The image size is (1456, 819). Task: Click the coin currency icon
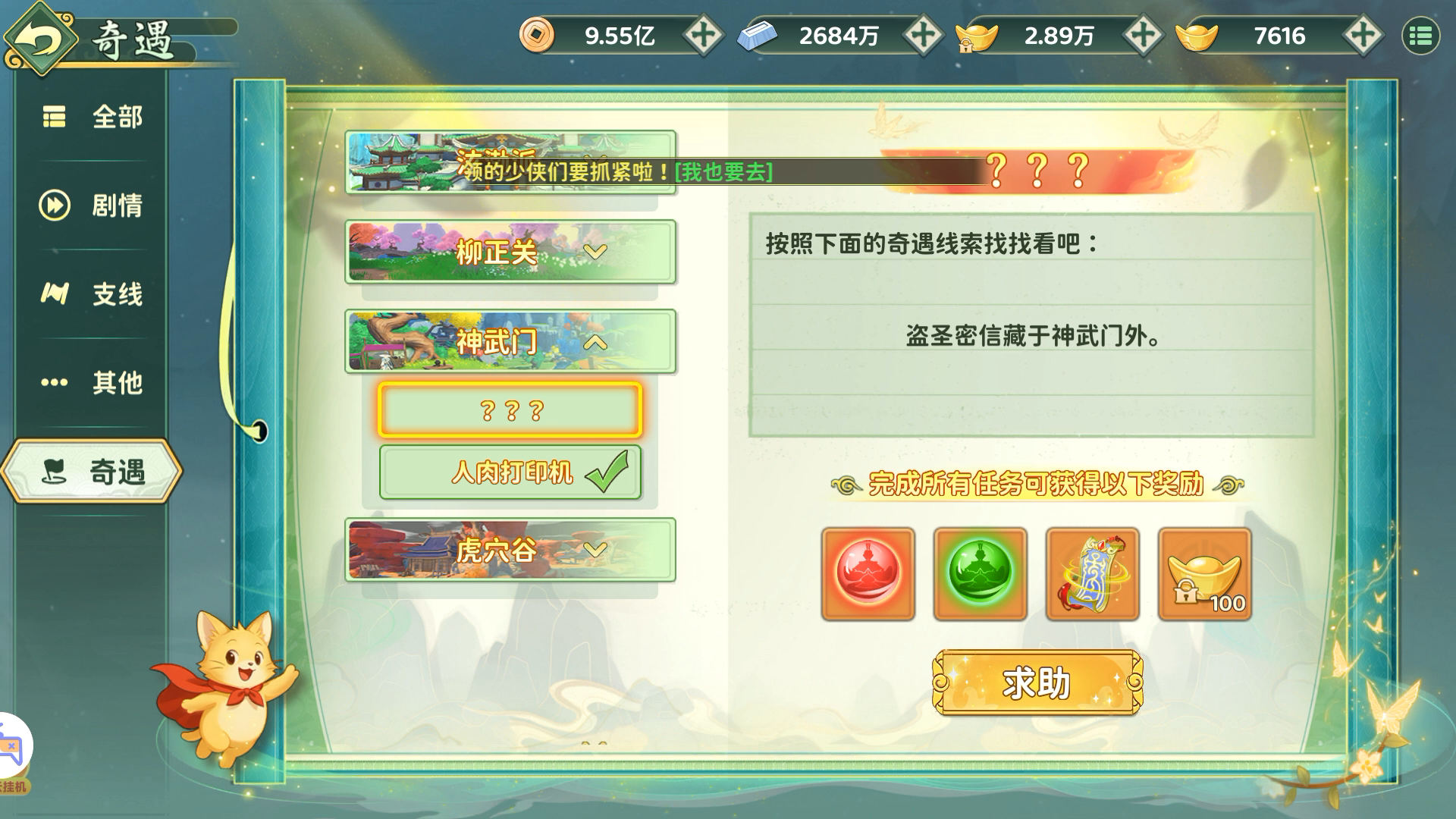[538, 35]
